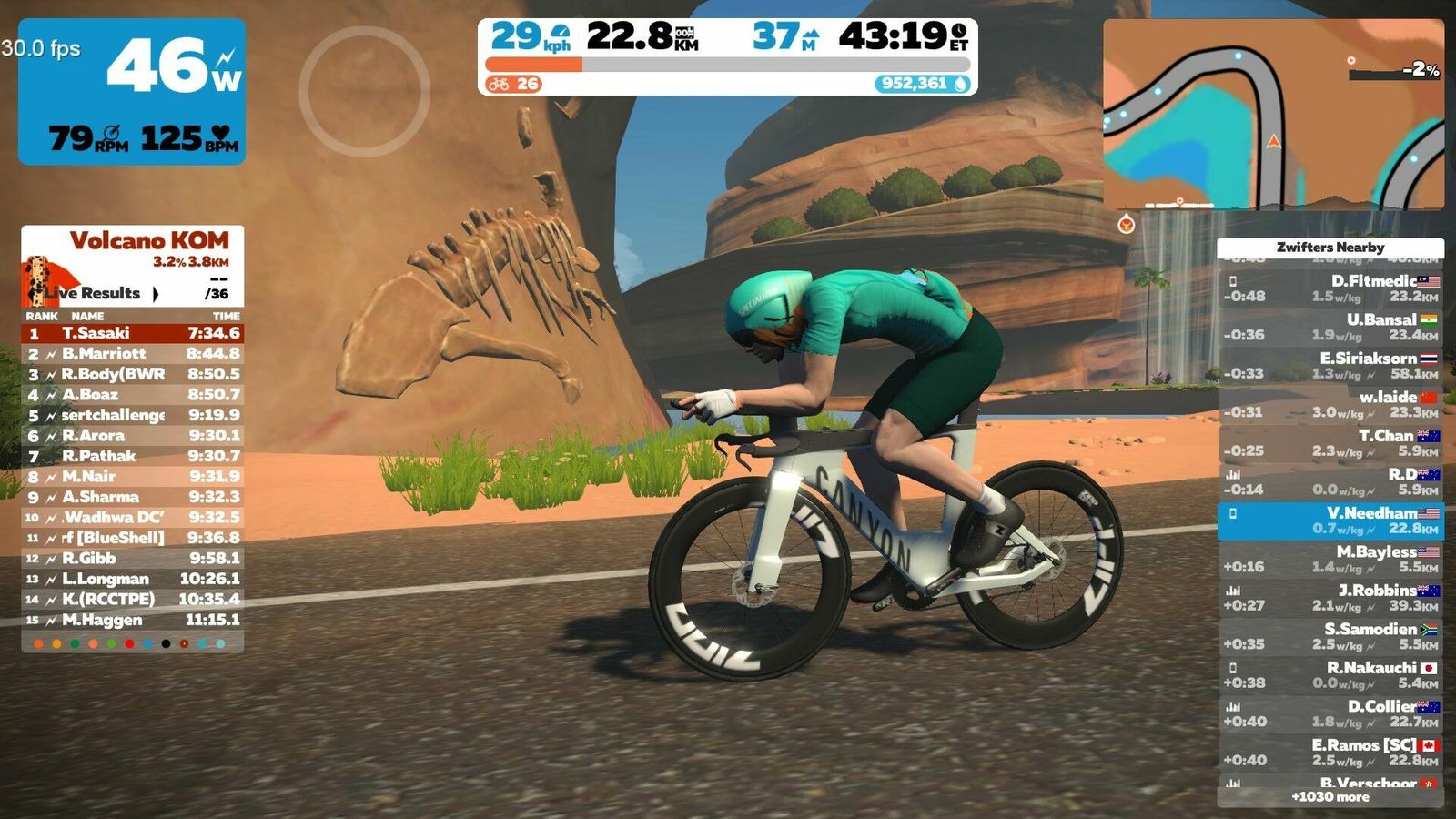Open the minimap in the corner

(1273, 115)
